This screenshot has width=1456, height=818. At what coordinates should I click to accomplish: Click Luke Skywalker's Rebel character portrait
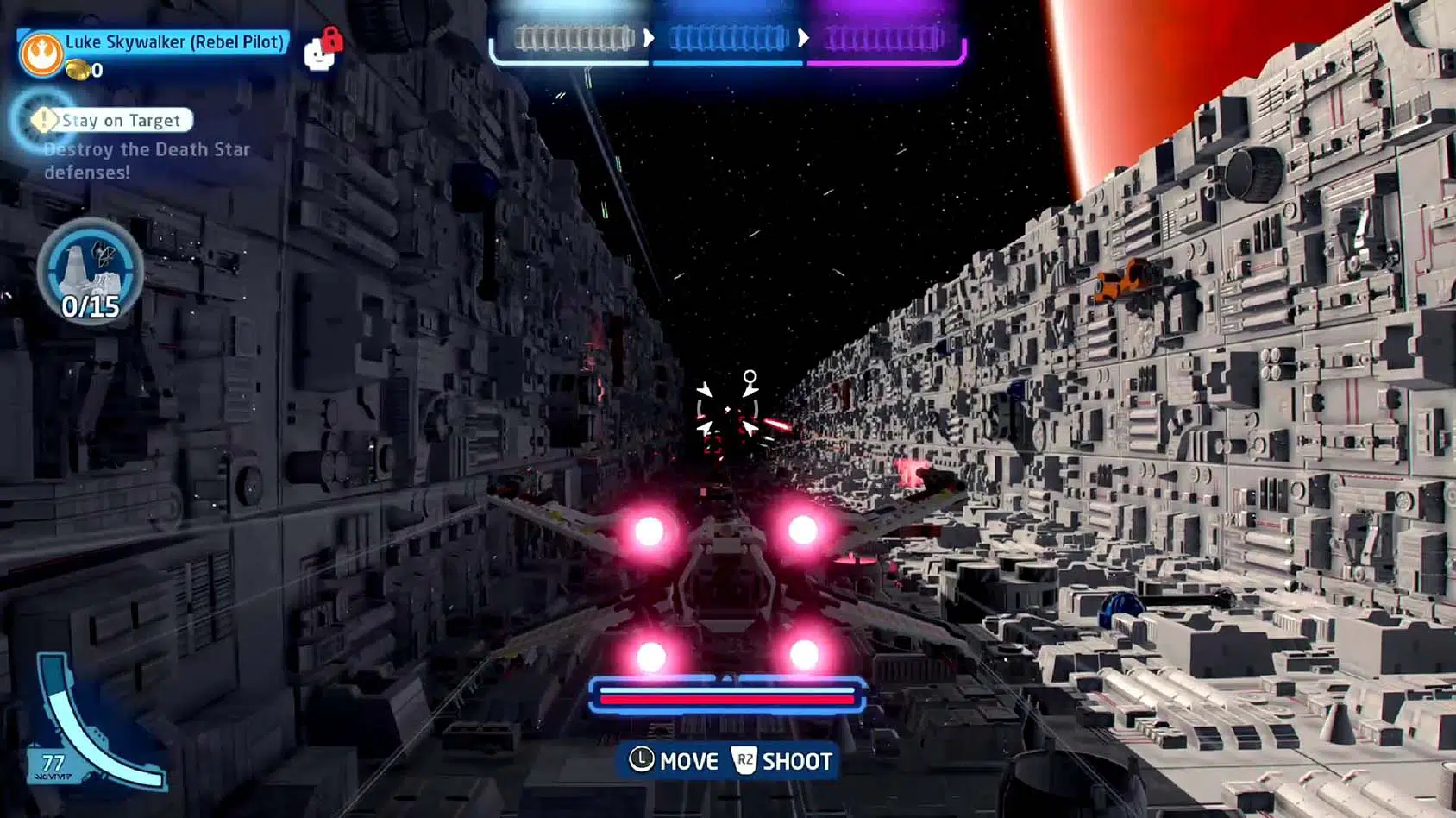(x=41, y=54)
